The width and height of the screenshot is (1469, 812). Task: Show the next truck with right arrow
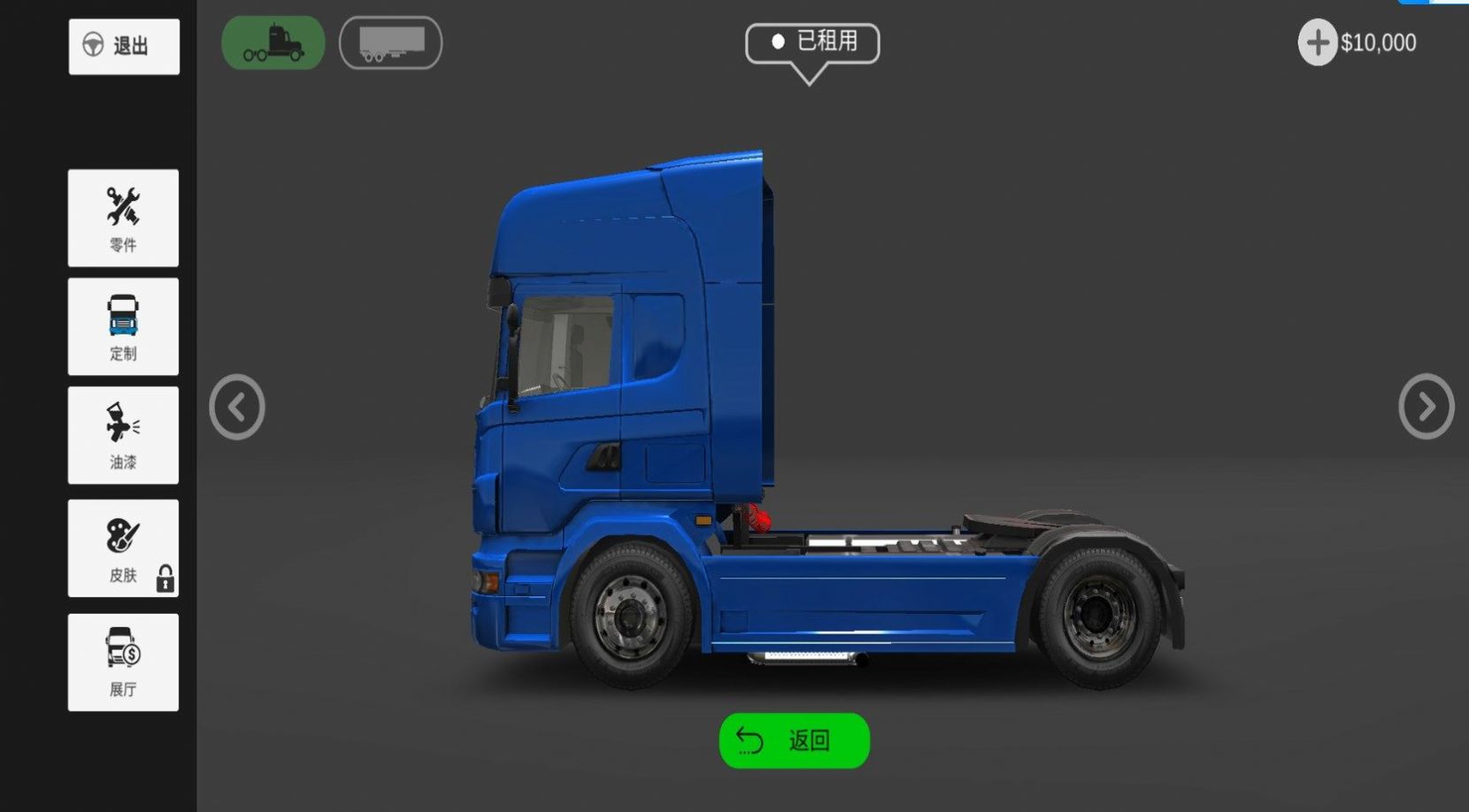coord(1426,407)
